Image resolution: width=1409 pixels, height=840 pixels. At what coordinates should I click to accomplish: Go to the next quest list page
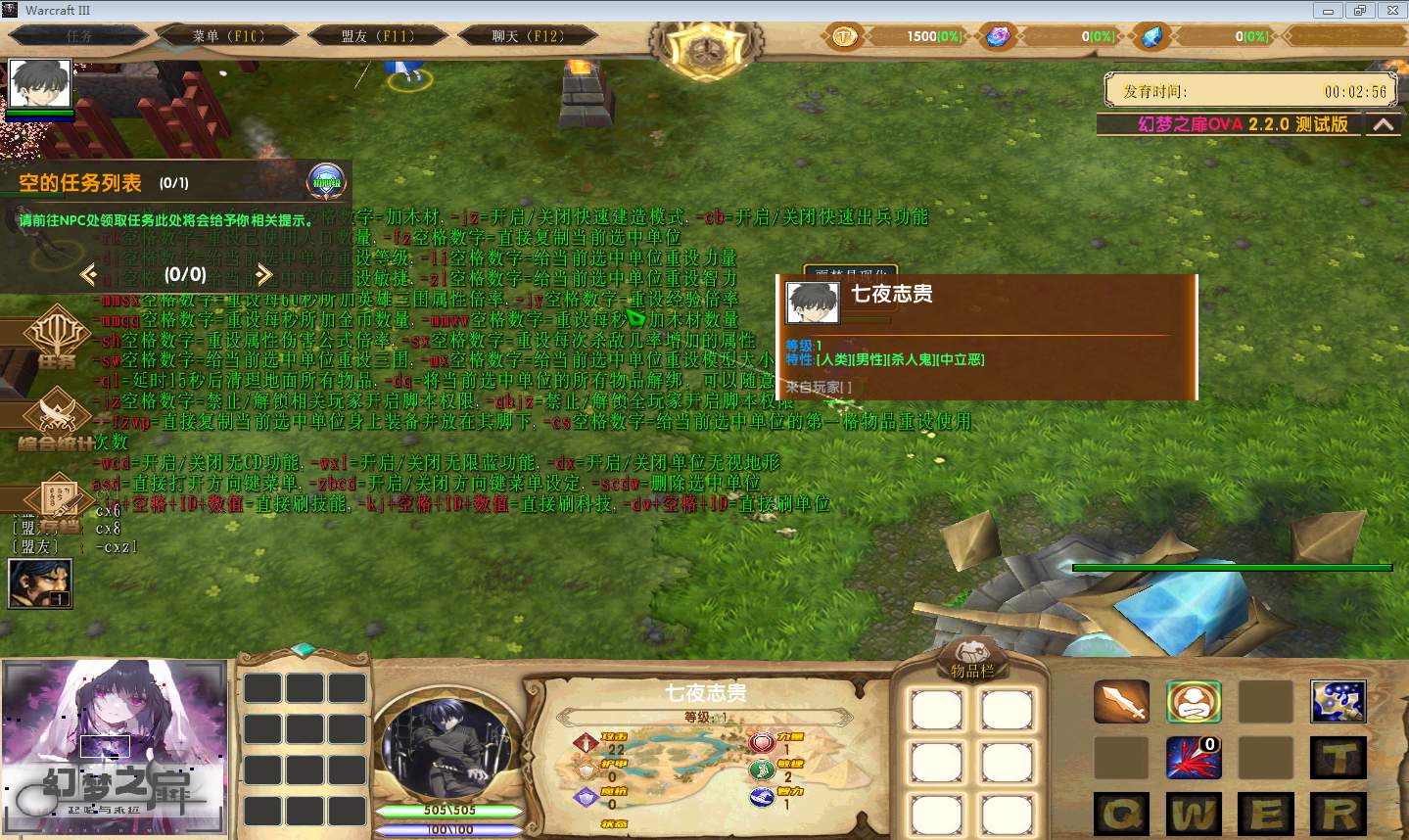pos(263,274)
